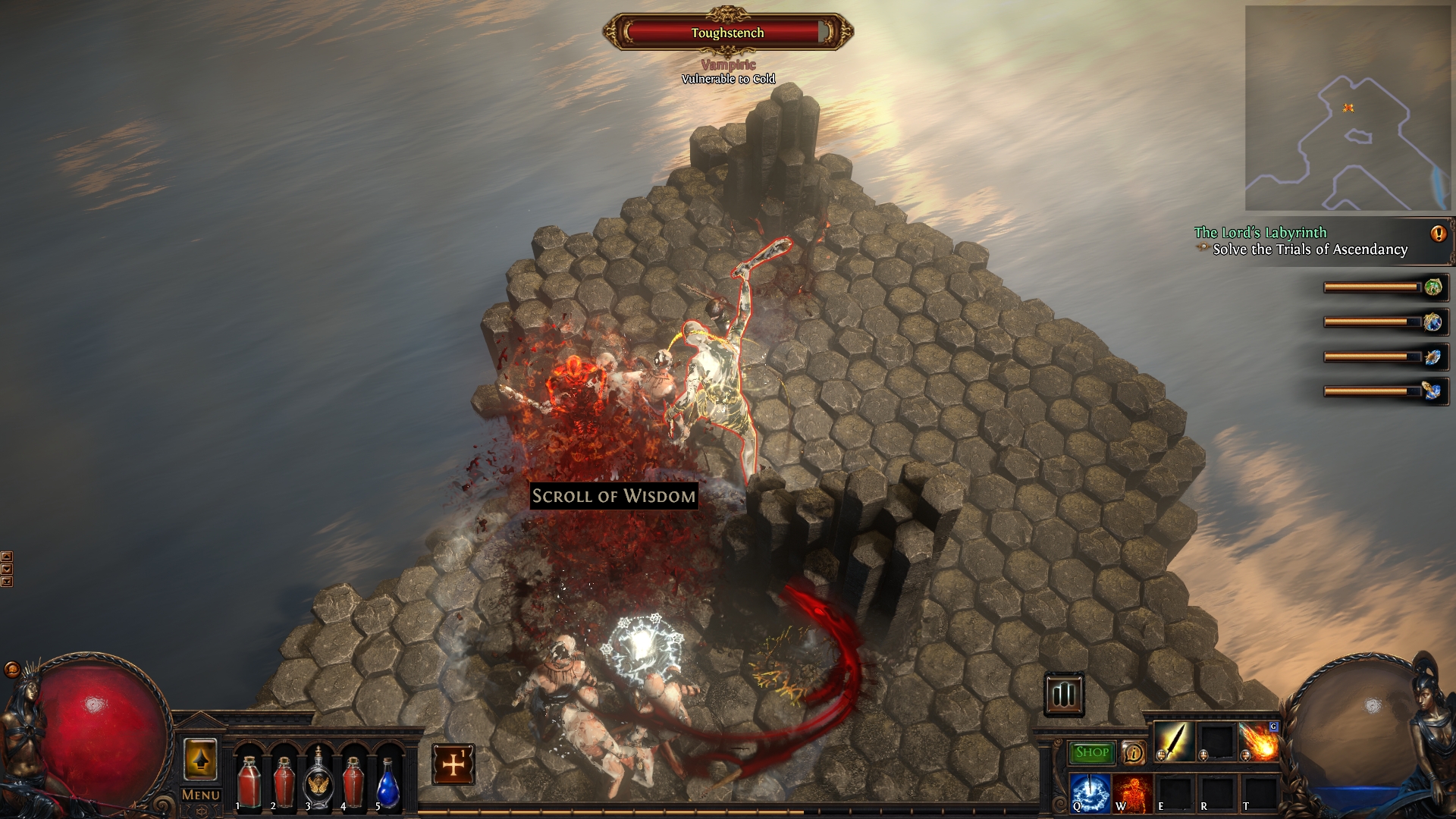Open the Menu button beside the life orb
The image size is (1456, 819).
click(x=201, y=795)
